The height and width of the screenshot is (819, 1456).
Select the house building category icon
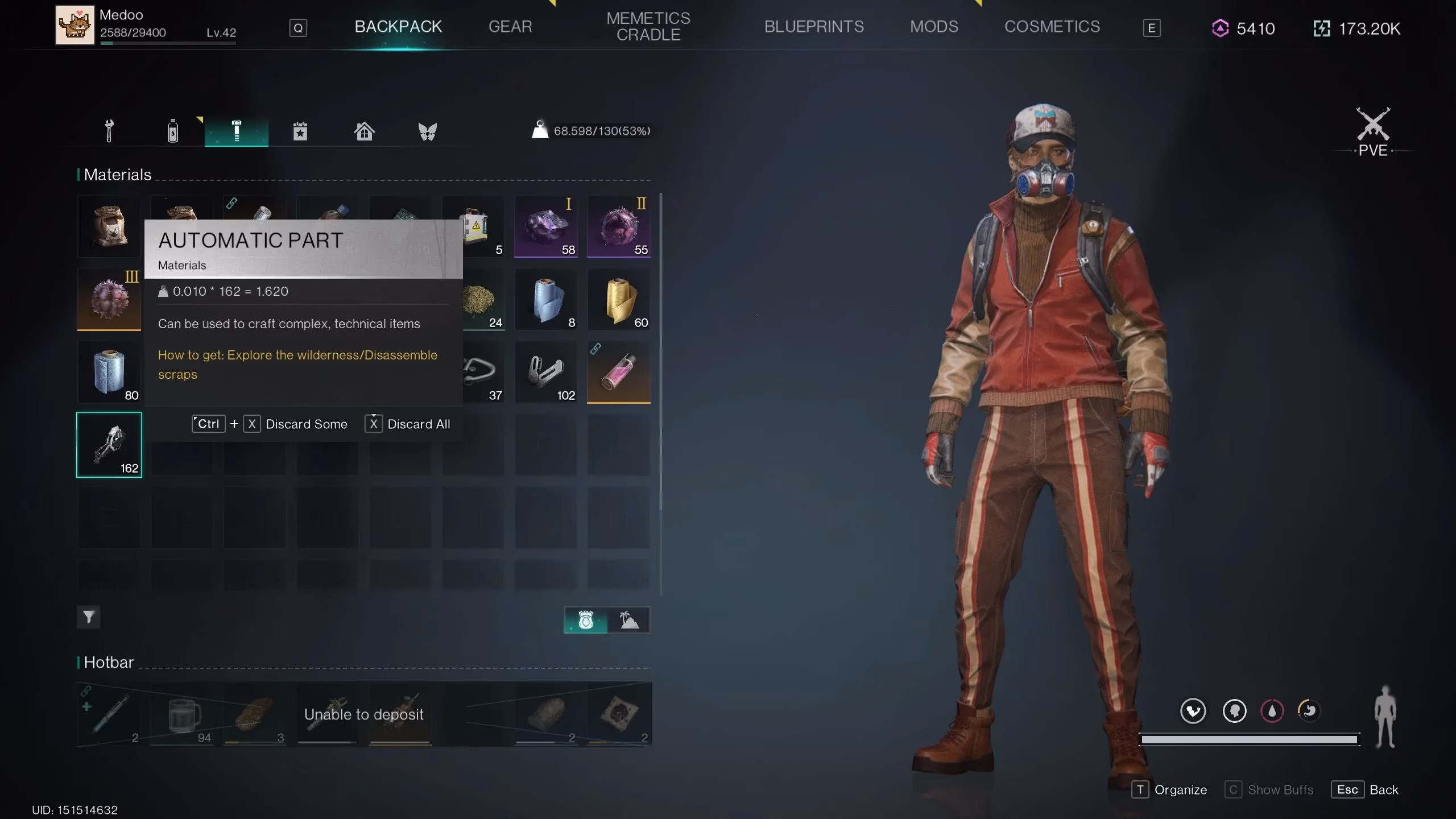pyautogui.click(x=364, y=130)
